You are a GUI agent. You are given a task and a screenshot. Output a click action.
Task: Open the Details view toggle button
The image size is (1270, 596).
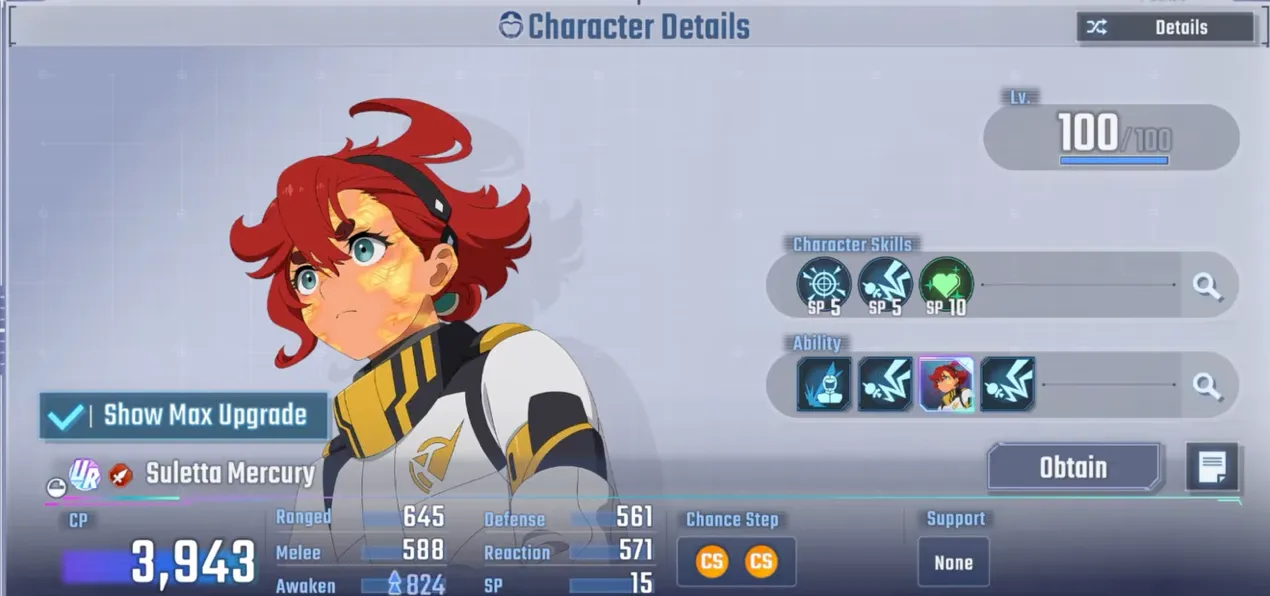pos(1164,28)
